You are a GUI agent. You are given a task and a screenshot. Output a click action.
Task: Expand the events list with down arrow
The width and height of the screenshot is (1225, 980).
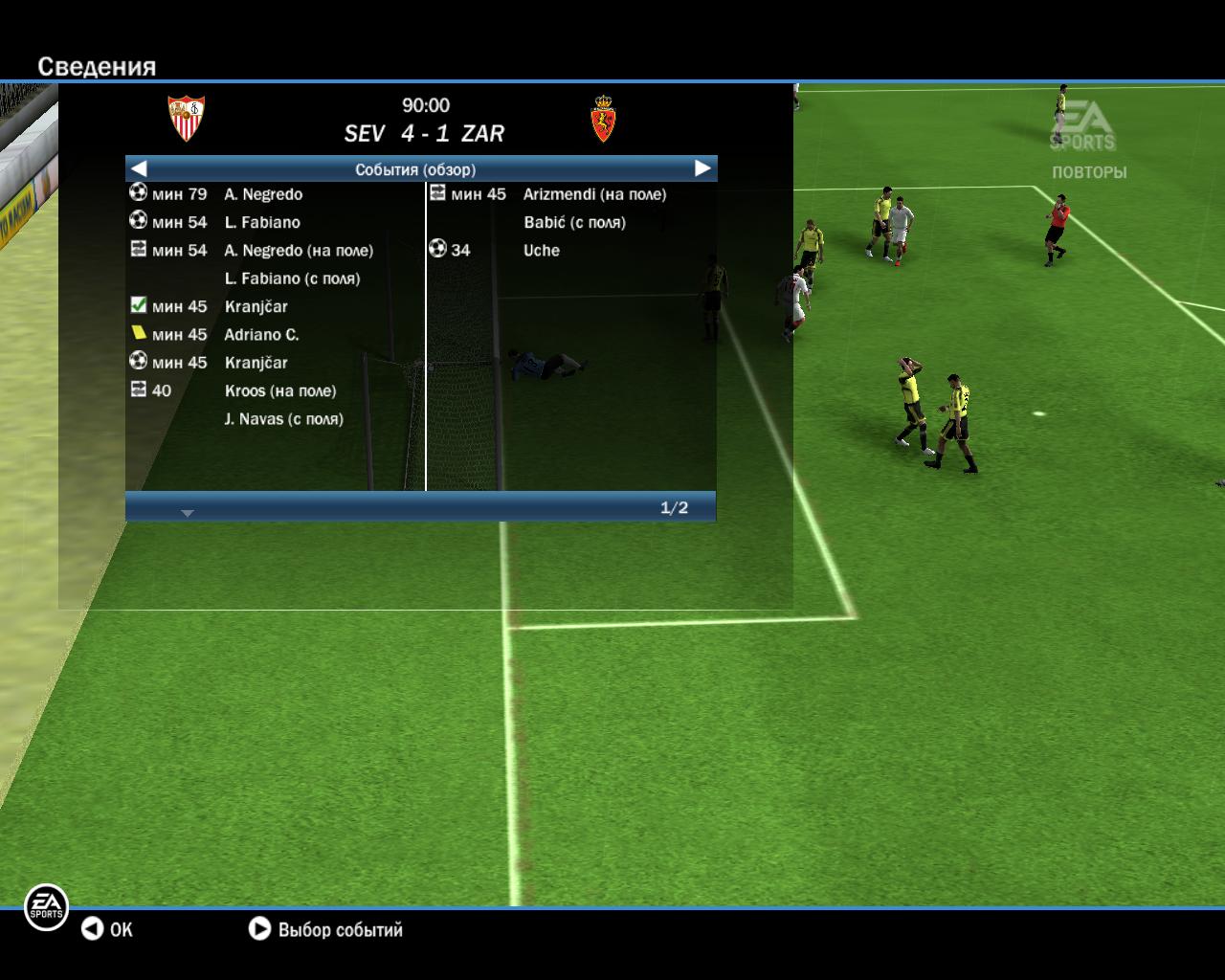coord(188,513)
